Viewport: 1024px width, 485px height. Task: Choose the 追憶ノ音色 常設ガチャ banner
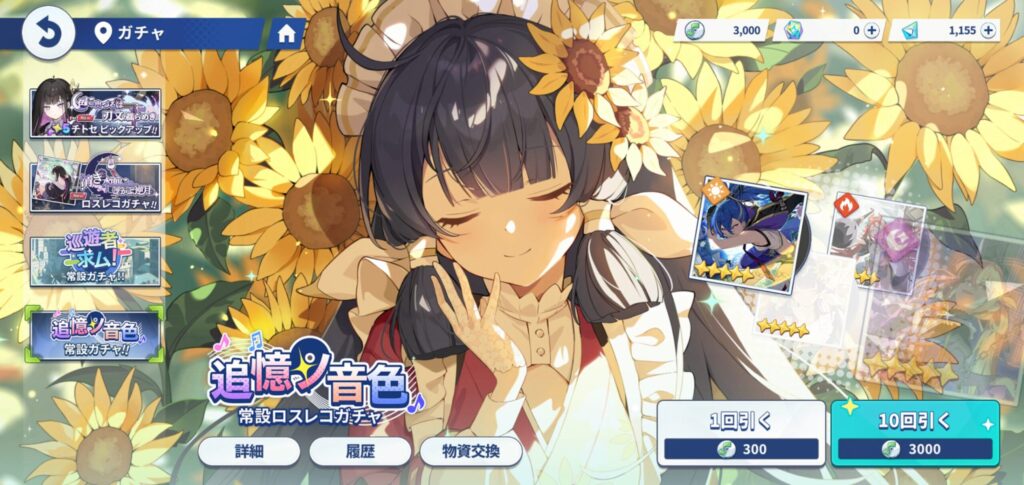(x=96, y=334)
